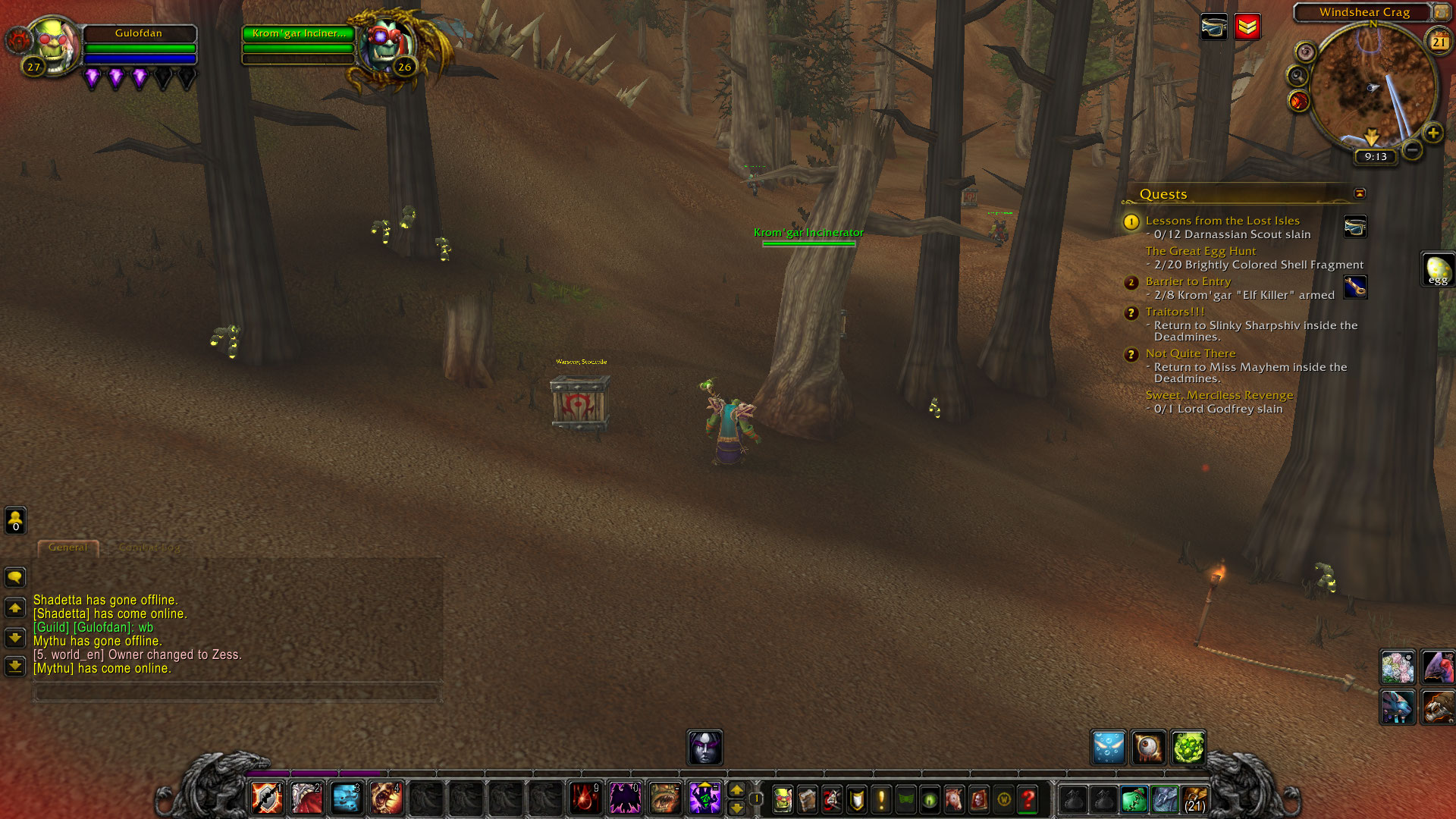Collapse the Quests tracker panel

click(x=1360, y=193)
